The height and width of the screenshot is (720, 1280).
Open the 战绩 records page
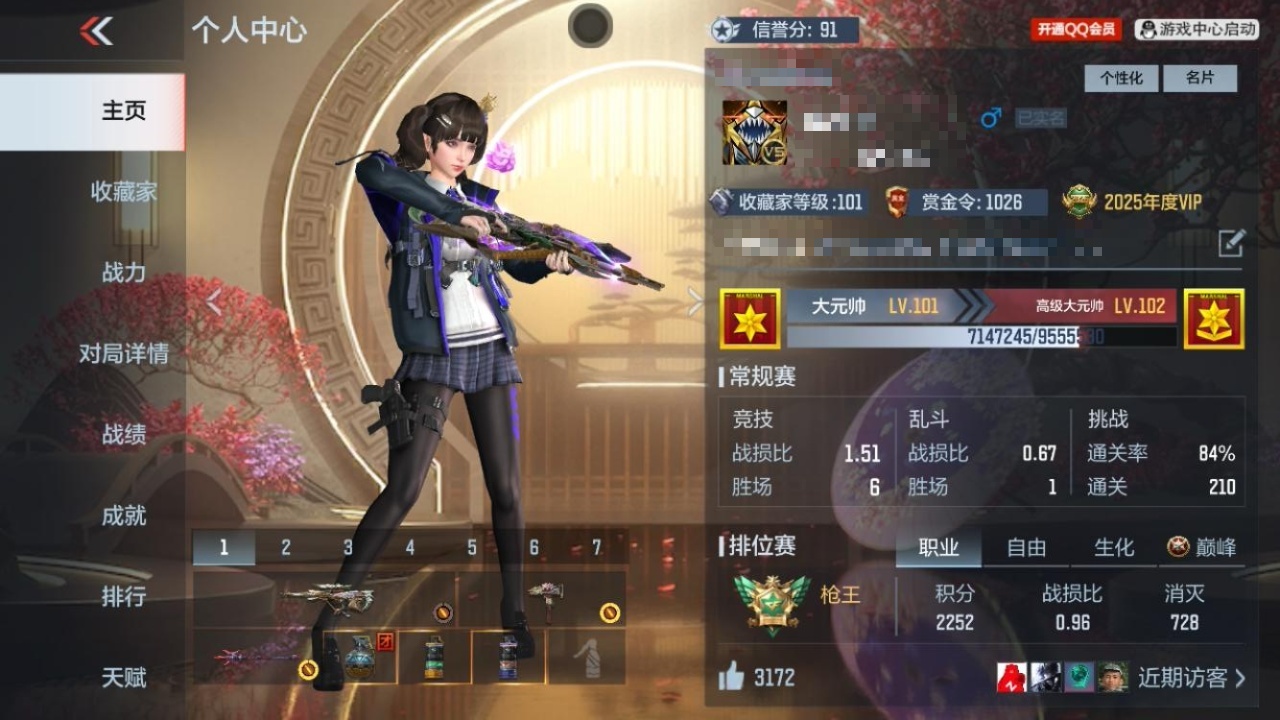click(124, 434)
